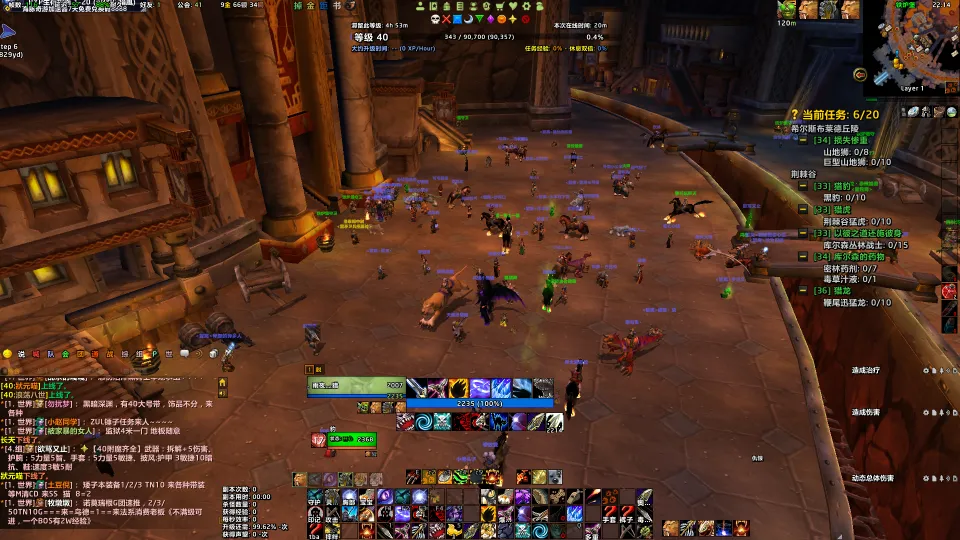Image resolution: width=960 pixels, height=540 pixels.
Task: Activate the blue whirlpool spiral ability
Action: 423,422
